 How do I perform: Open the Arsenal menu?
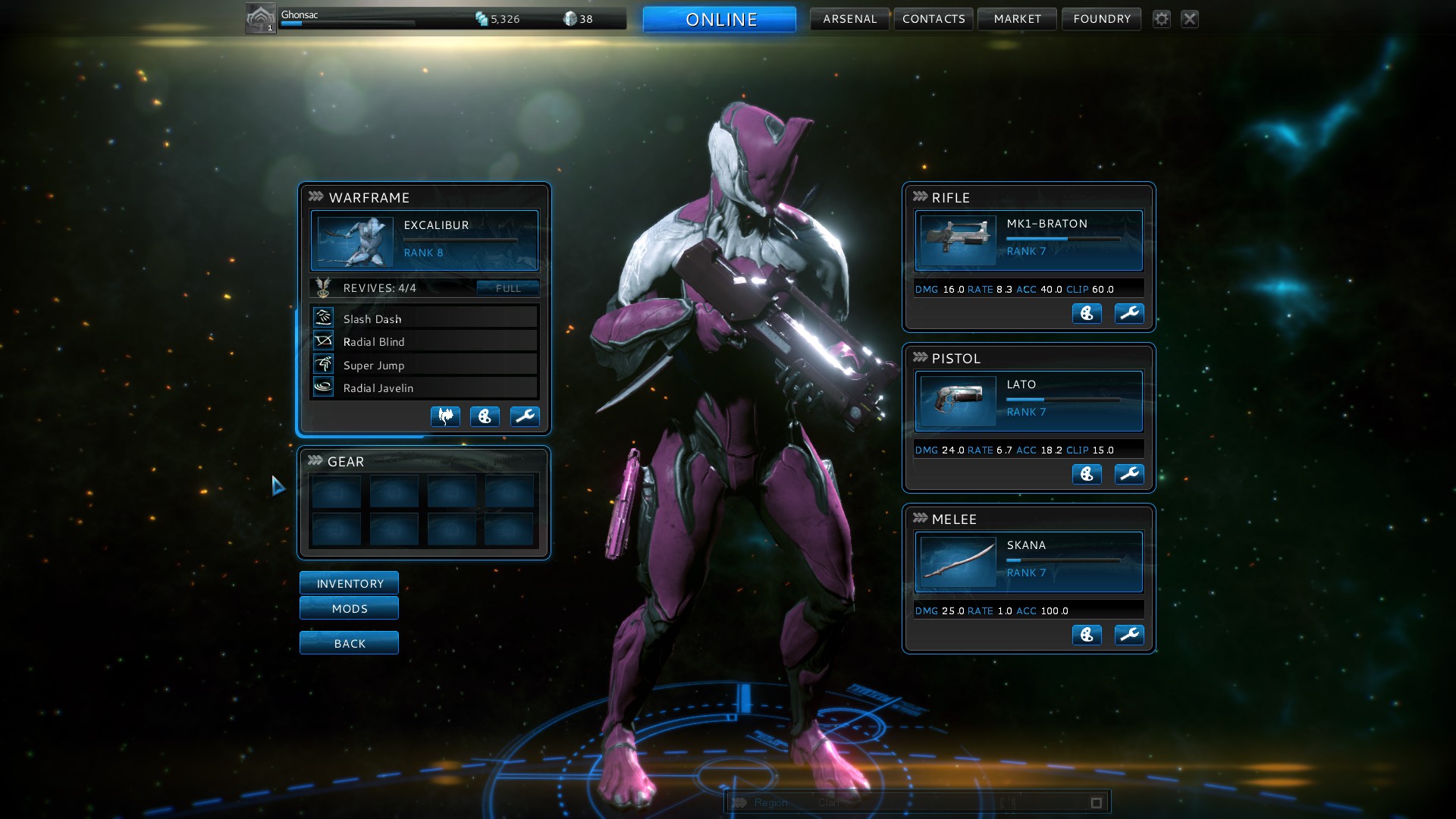[x=849, y=19]
